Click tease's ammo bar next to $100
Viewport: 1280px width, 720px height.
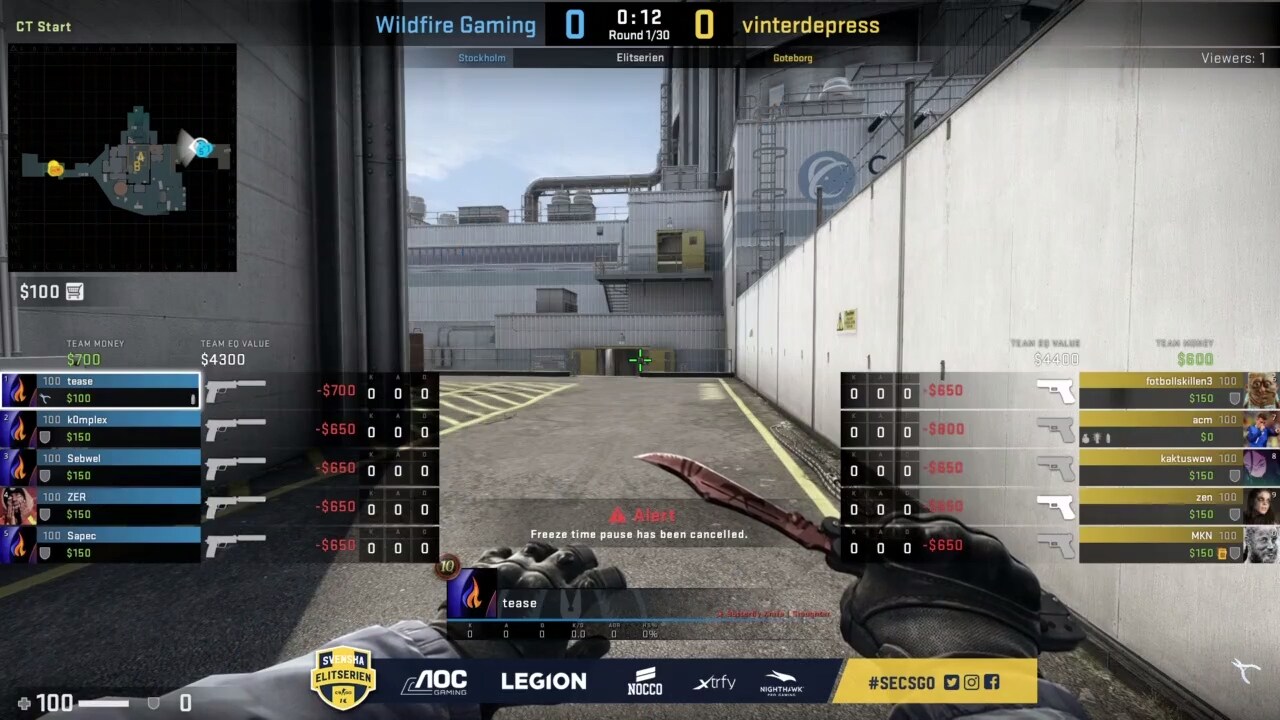194,399
